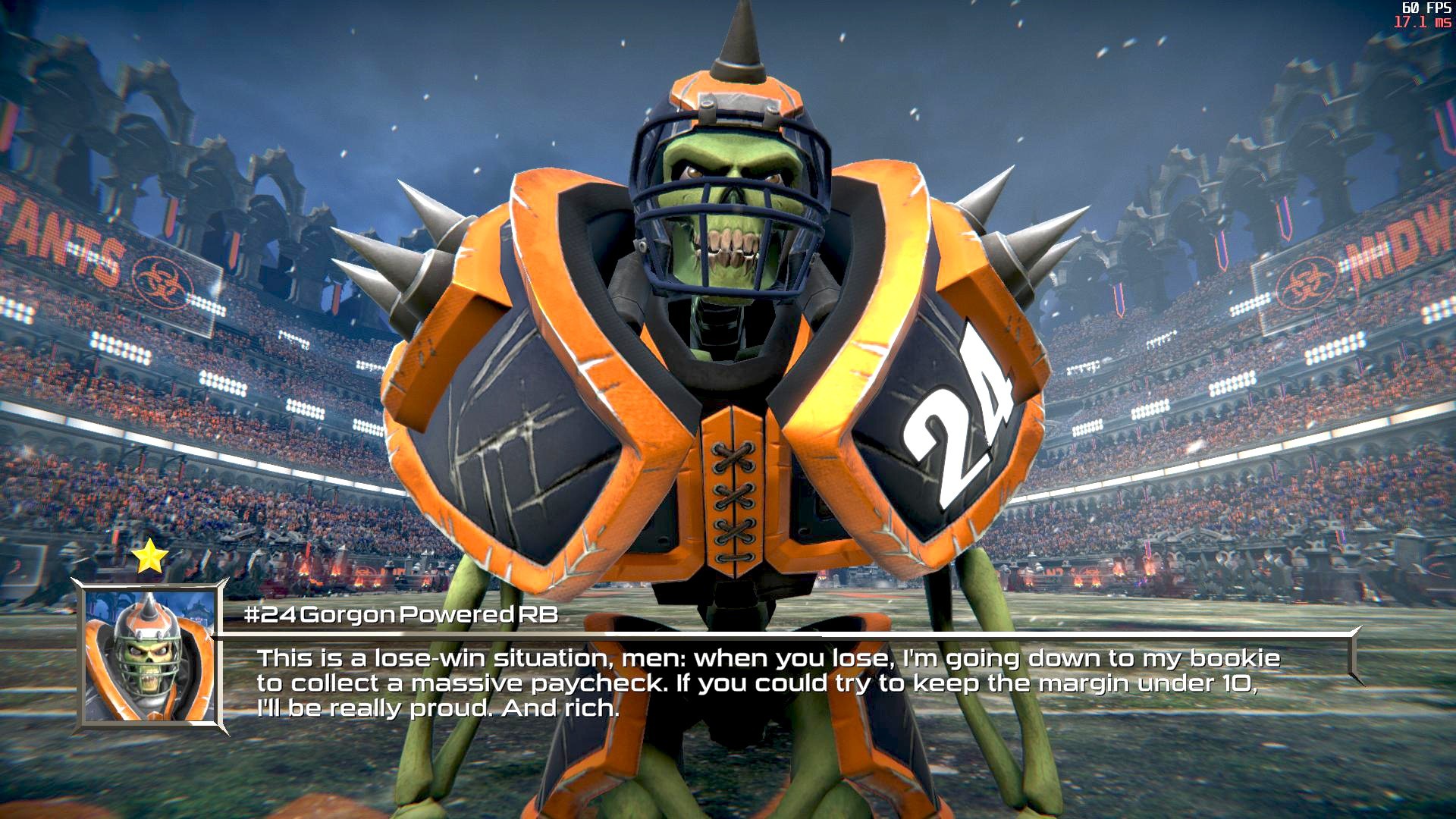The image size is (1456, 819).
Task: Toggle the chest lacing on Gorgon's armor
Action: click(x=734, y=493)
